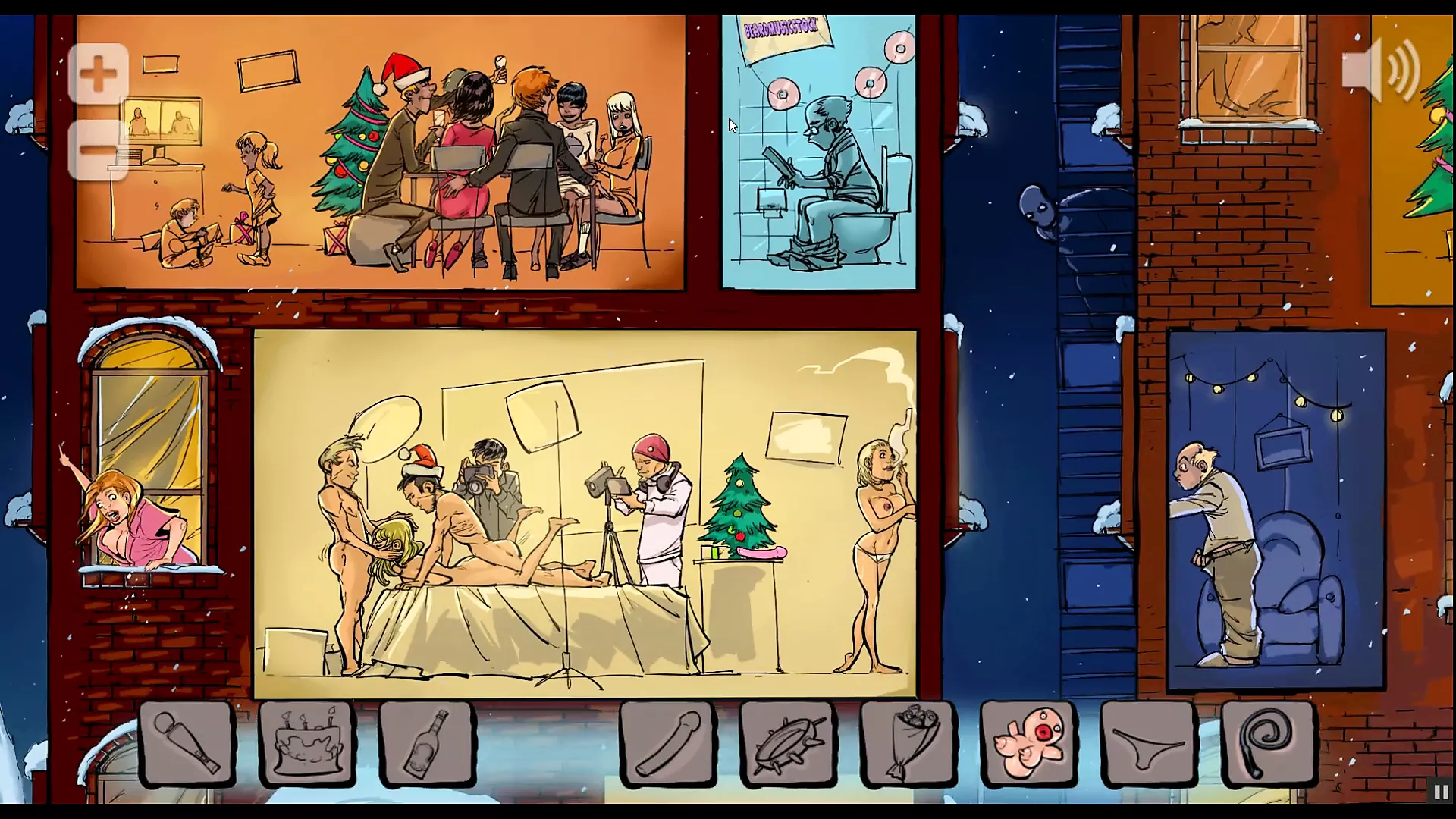1456x819 pixels.
Task: Select the birthday cake item slot
Action: (307, 742)
